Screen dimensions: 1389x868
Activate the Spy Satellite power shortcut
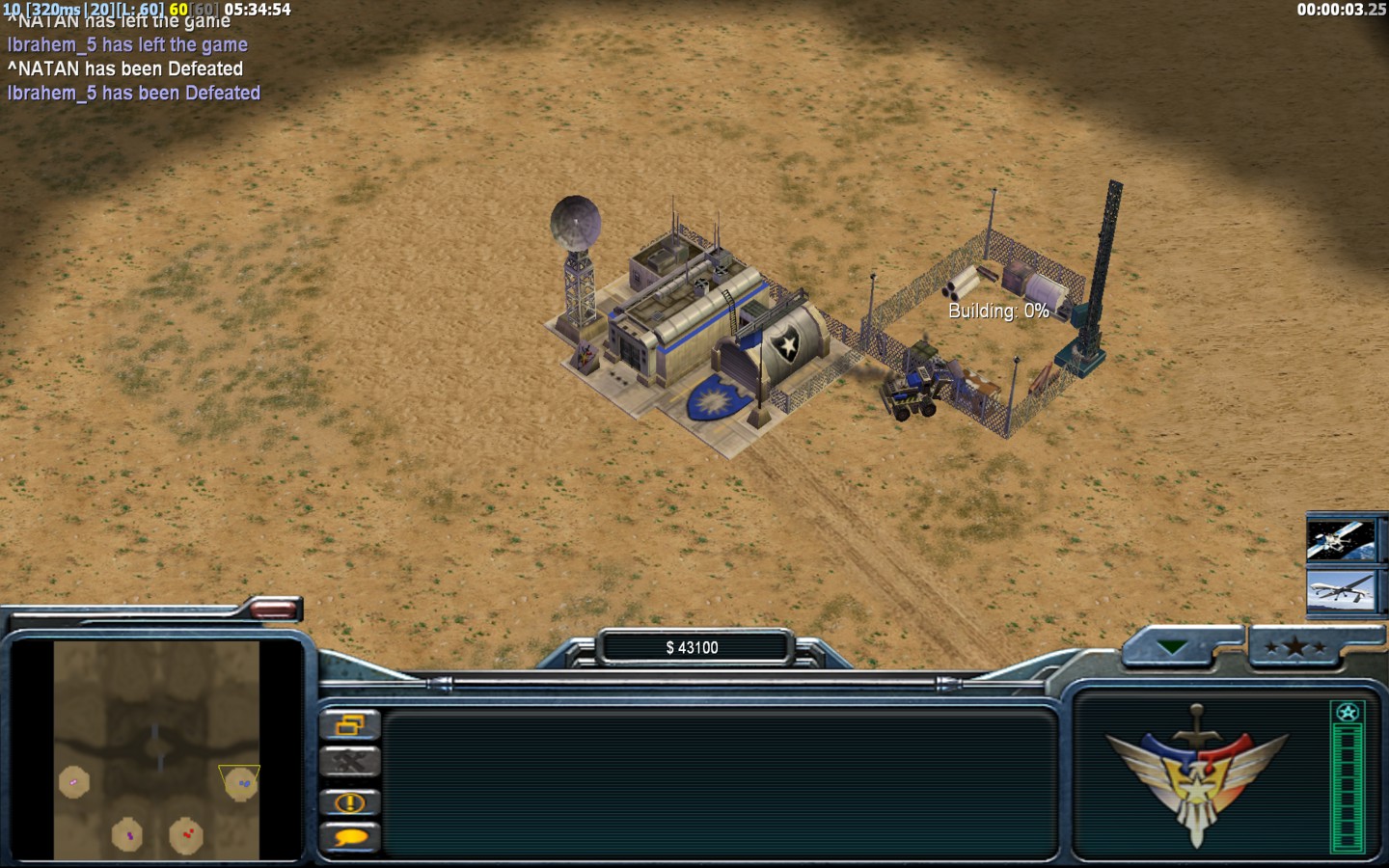point(1340,540)
